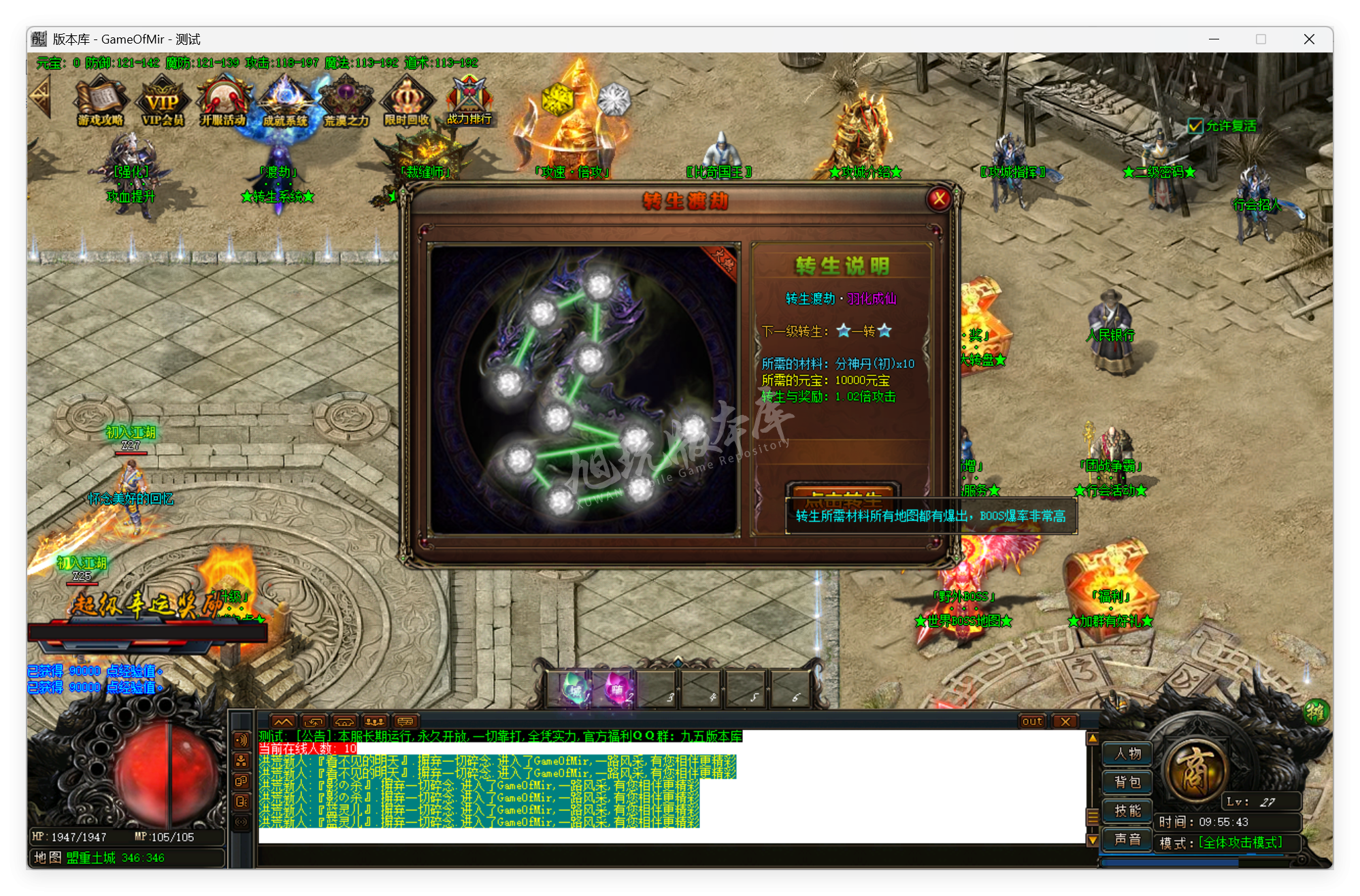Switch to the 技能 skills tab
Screen dimensions: 1360x896
click(x=1127, y=811)
